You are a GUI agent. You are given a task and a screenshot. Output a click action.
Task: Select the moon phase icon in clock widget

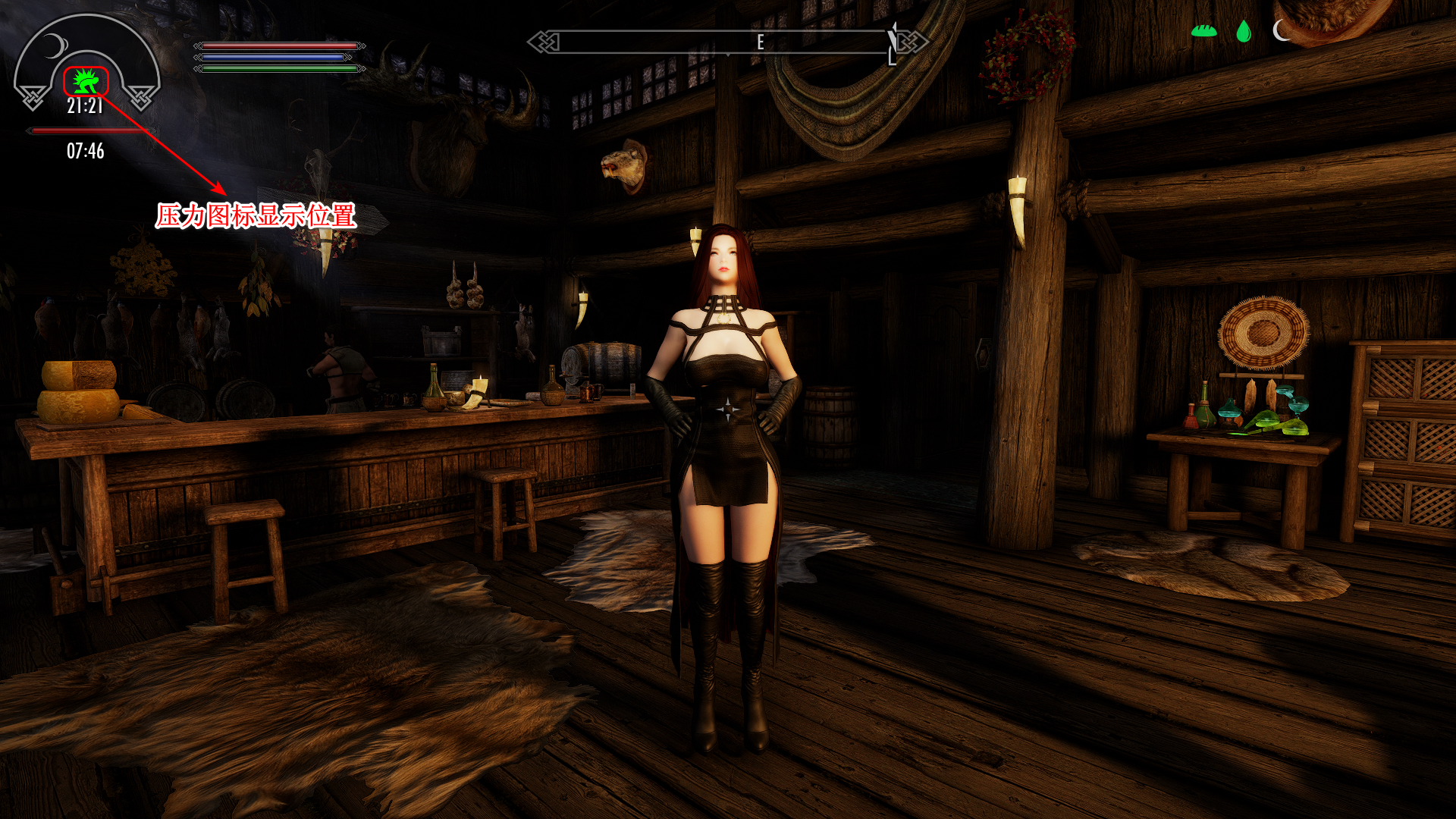point(54,46)
